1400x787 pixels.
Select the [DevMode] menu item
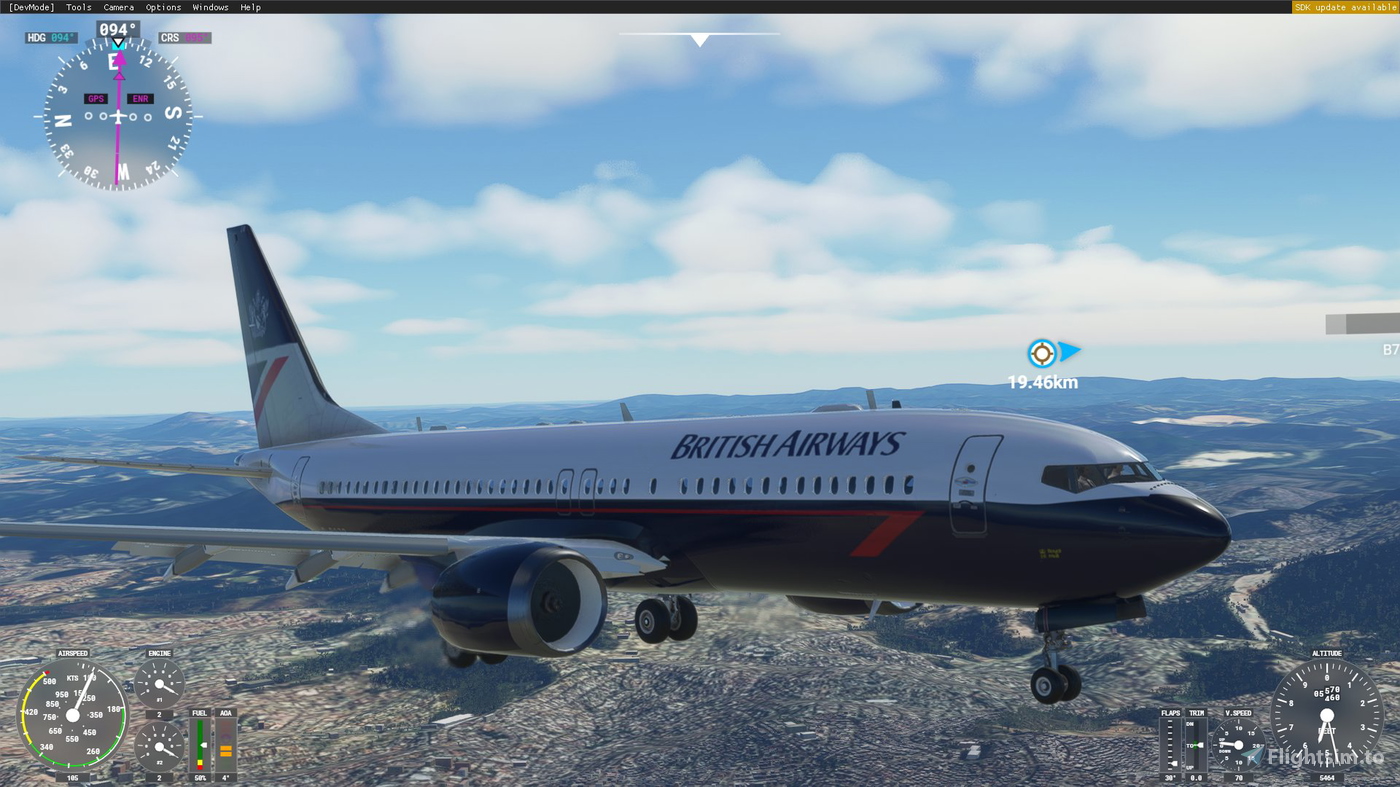pos(30,5)
